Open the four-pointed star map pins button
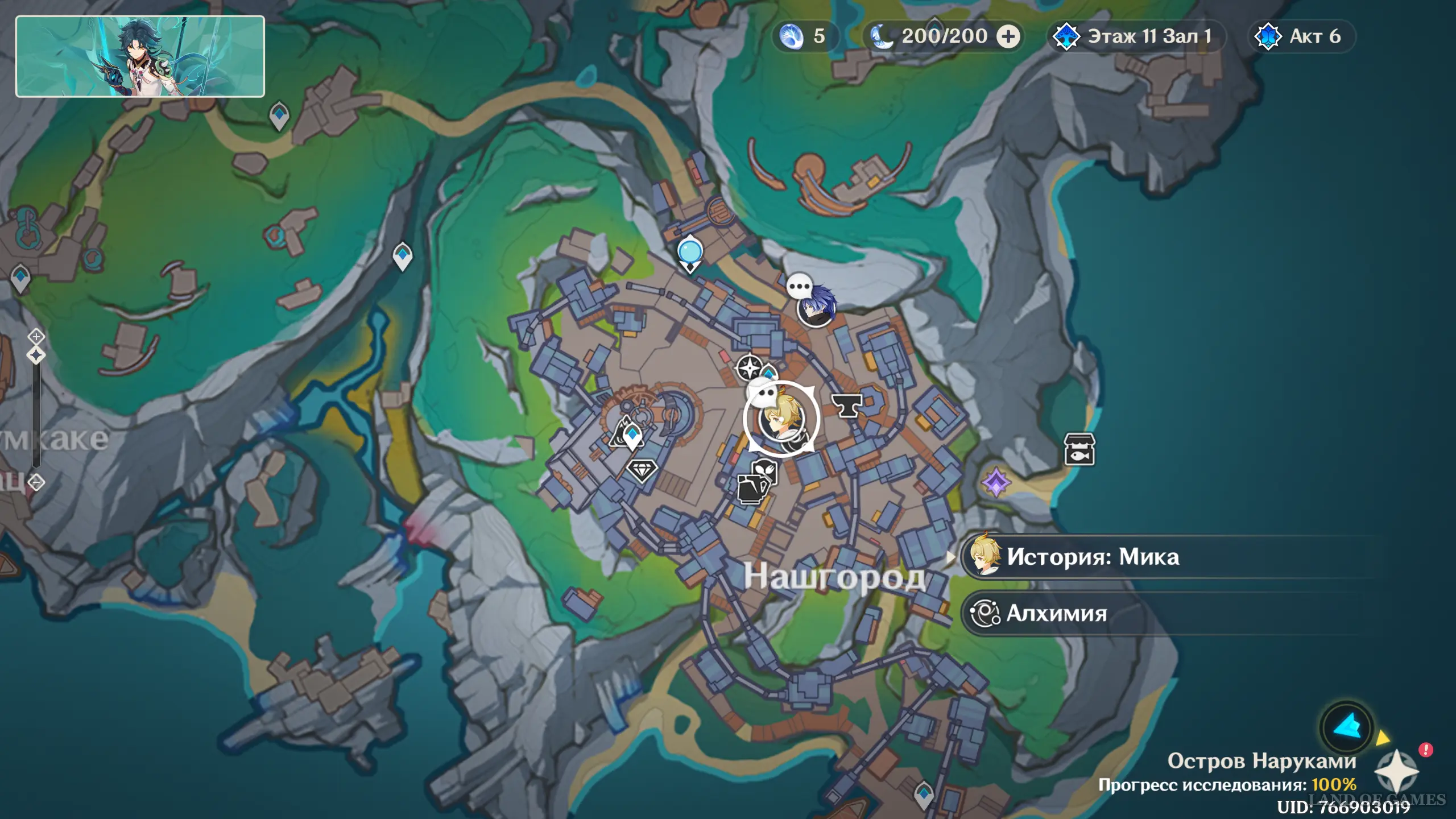 pos(1396,771)
